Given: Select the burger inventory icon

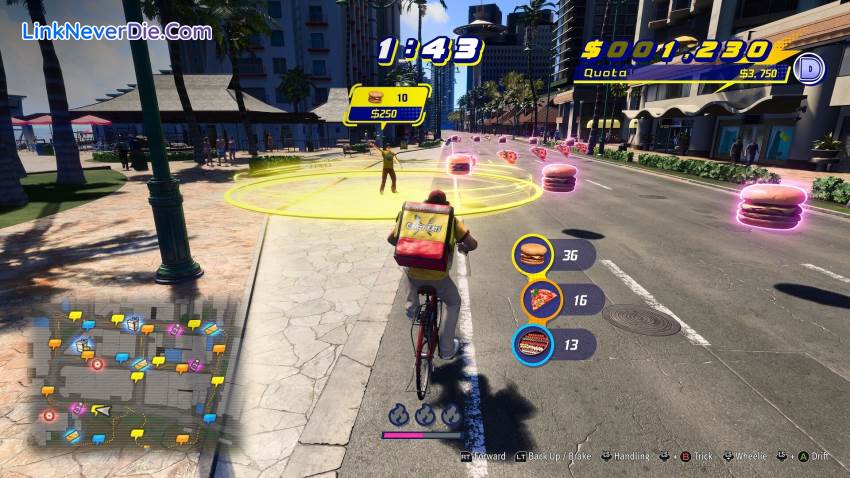Looking at the screenshot, I should coord(533,254).
